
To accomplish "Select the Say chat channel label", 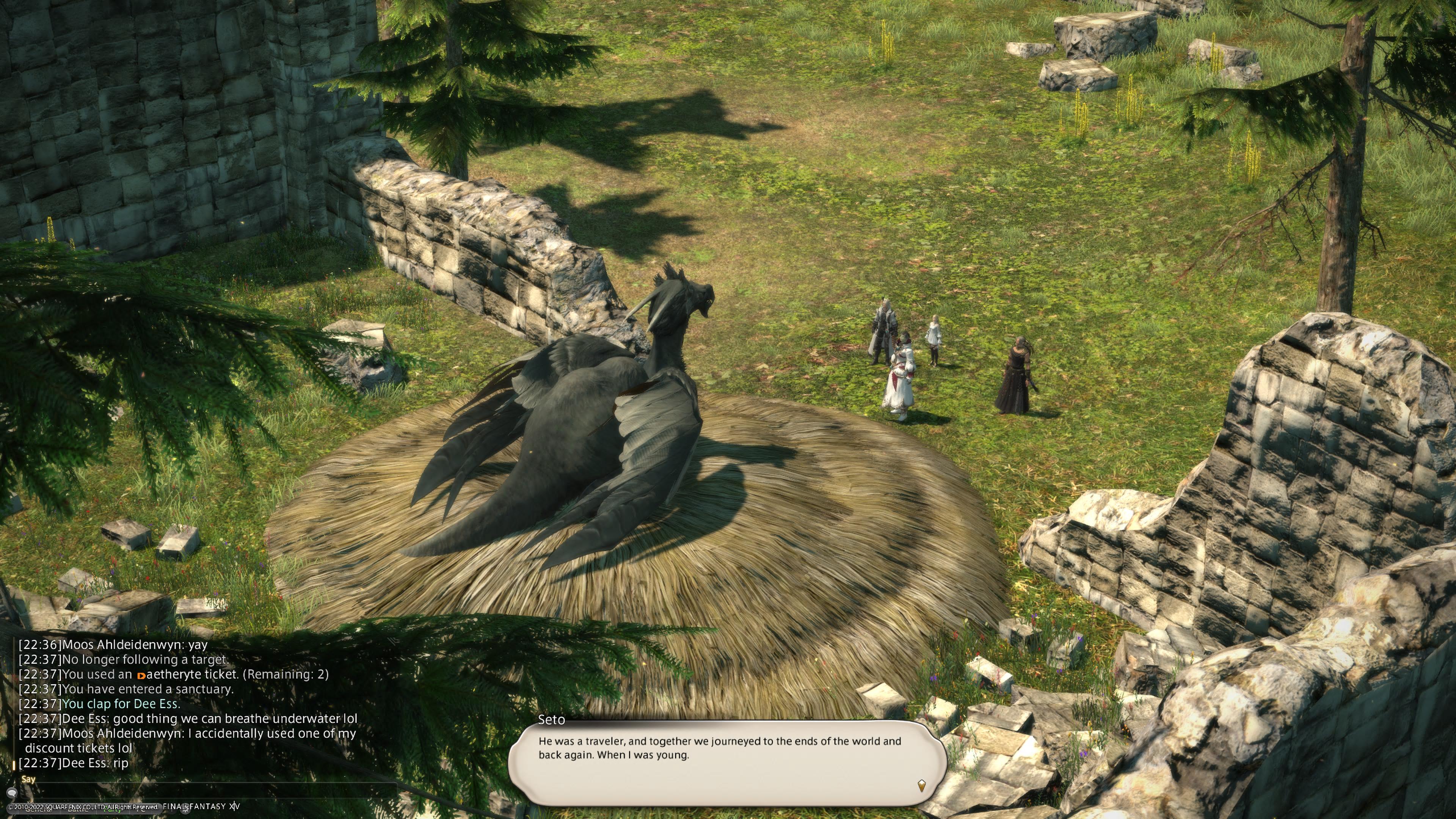I will [x=28, y=780].
